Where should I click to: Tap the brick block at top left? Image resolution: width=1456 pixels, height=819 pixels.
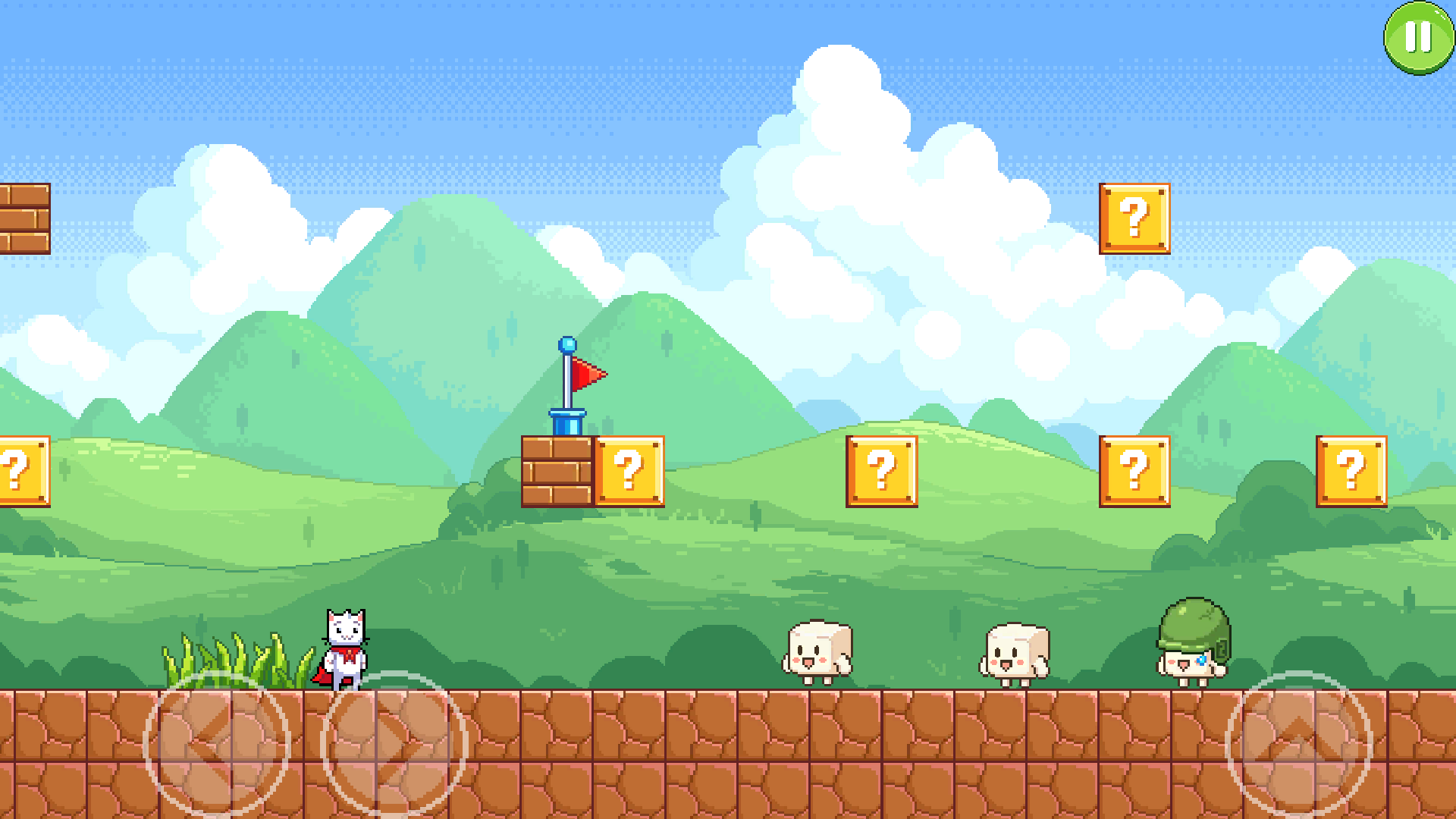pos(23,220)
